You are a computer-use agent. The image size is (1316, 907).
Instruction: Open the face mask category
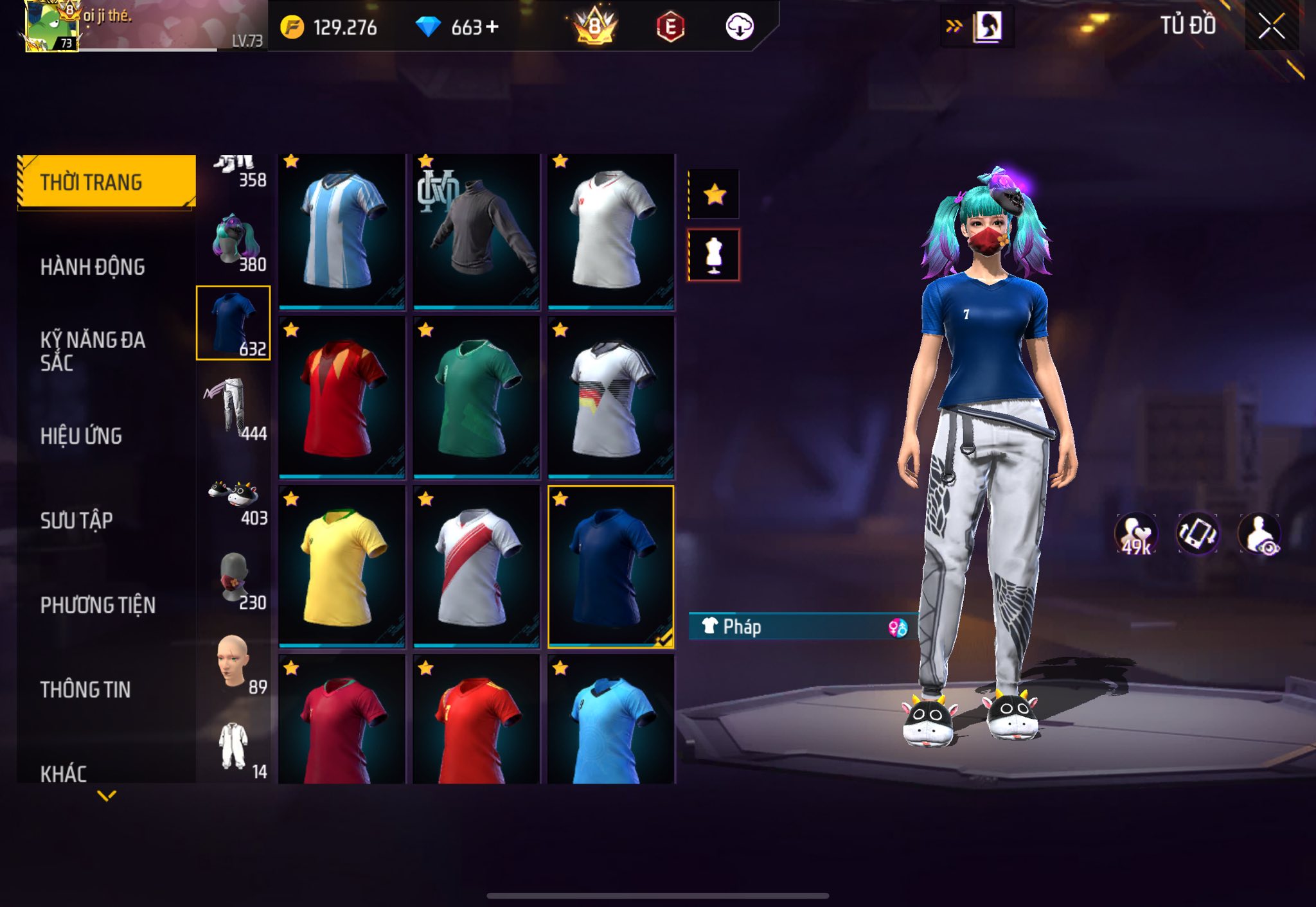[x=233, y=578]
